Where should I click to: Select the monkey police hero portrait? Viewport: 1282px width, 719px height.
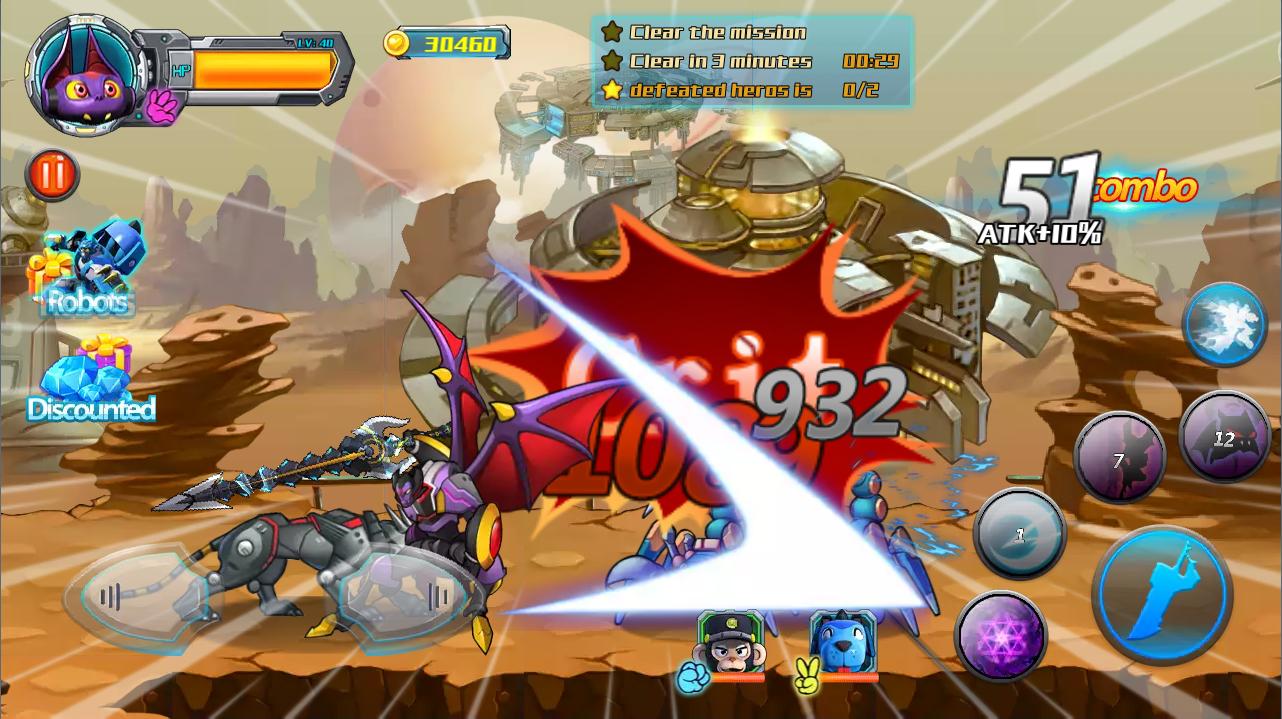click(731, 645)
